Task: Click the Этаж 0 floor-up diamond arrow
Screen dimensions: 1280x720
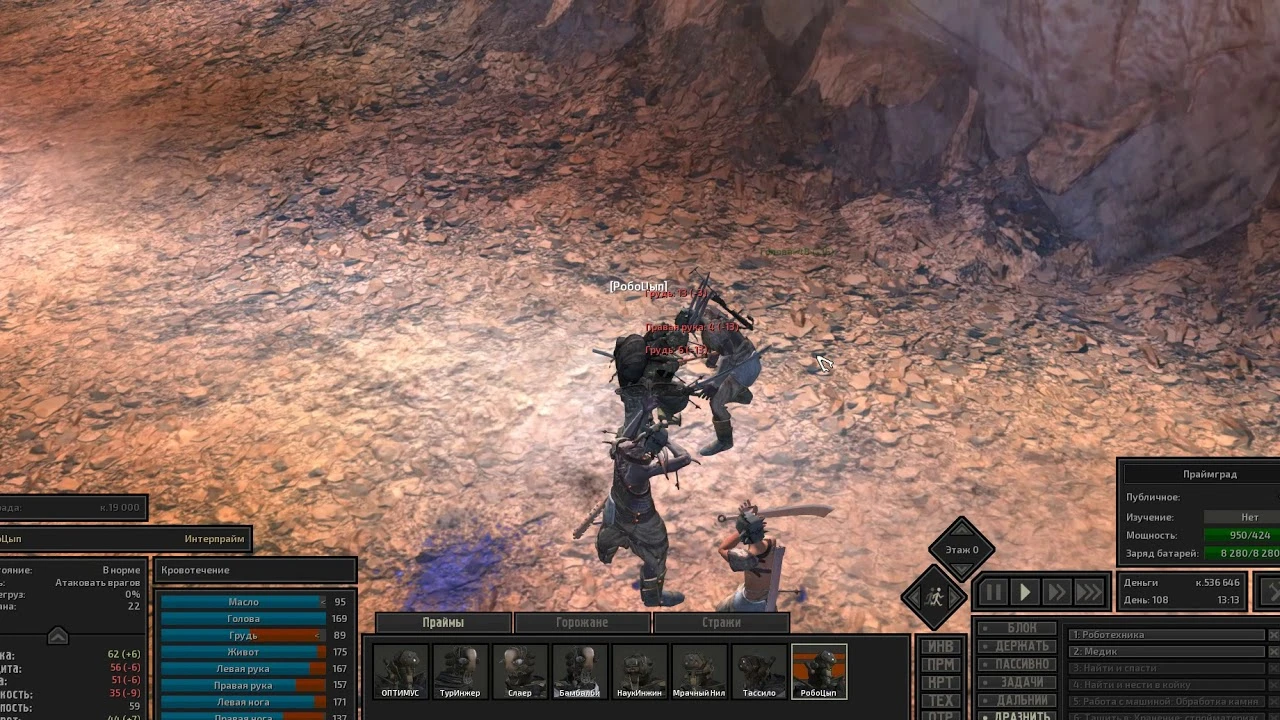Action: pos(961,530)
